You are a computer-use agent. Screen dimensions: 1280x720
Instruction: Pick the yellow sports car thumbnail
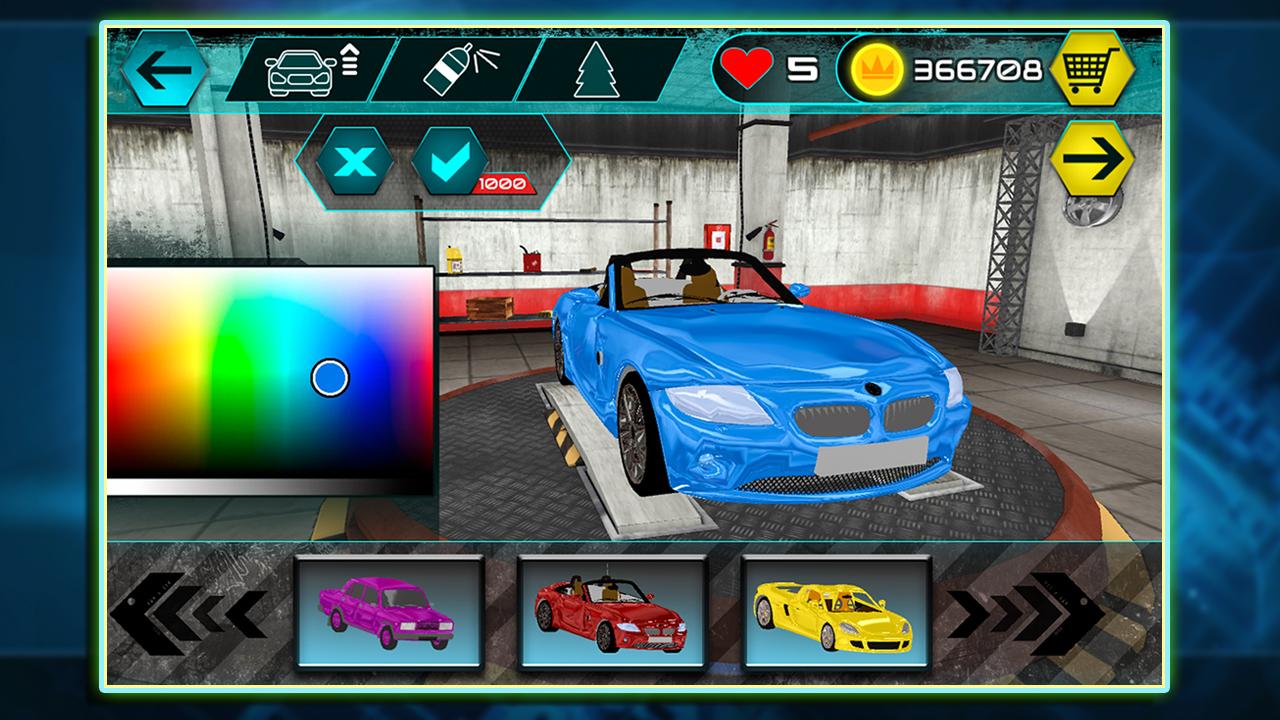[836, 611]
